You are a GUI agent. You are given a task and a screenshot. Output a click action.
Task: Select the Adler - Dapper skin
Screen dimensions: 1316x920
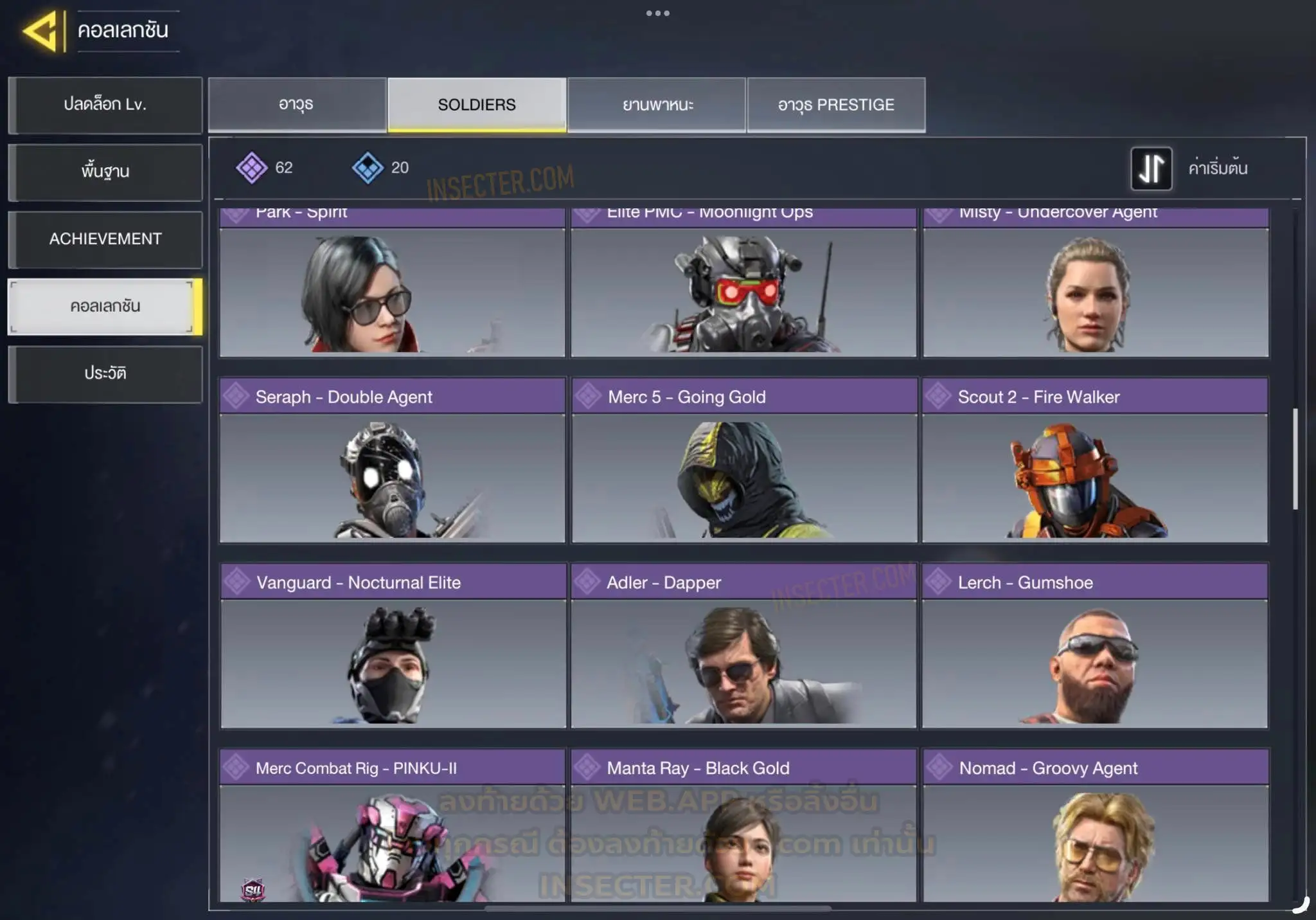744,646
